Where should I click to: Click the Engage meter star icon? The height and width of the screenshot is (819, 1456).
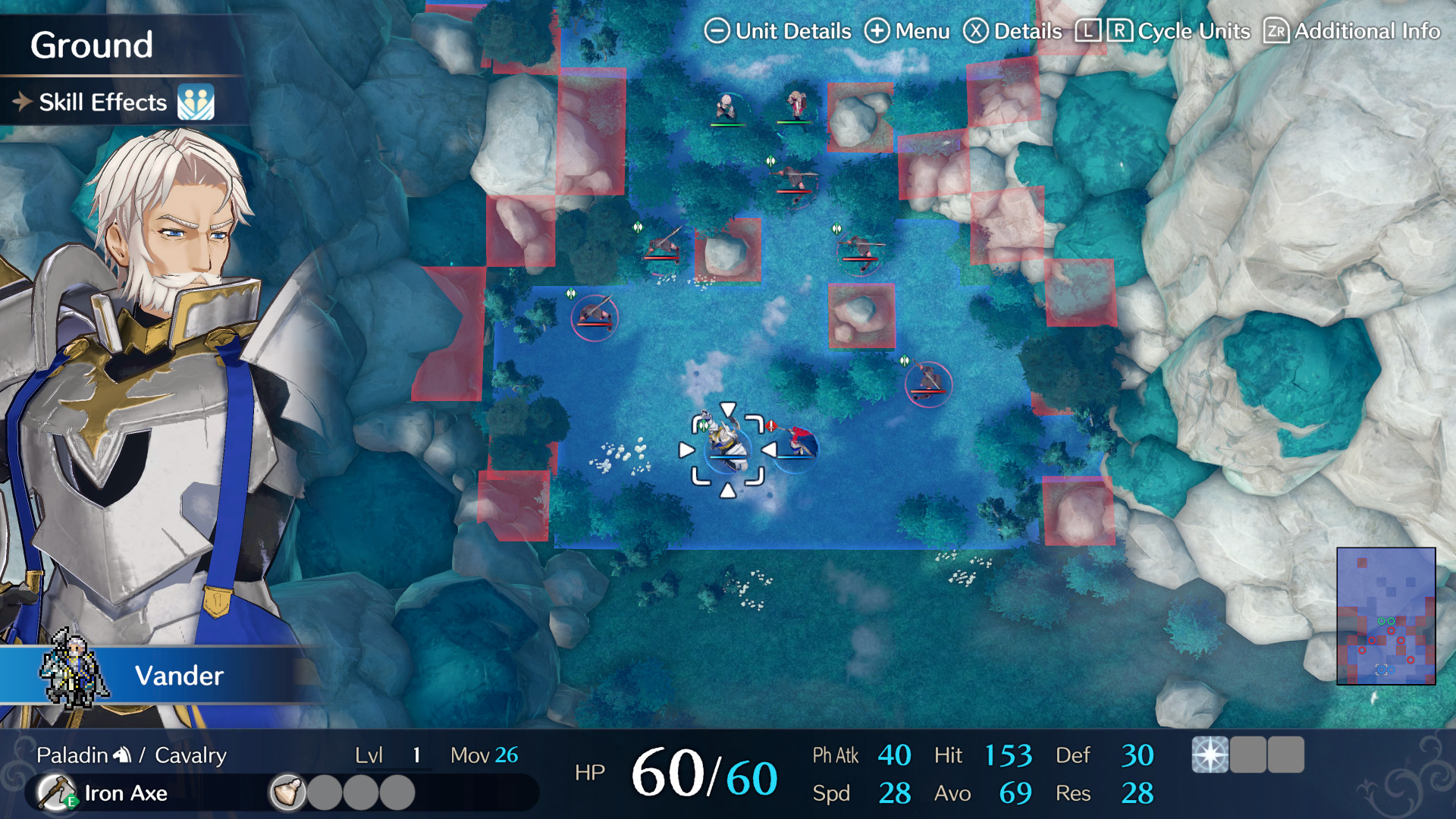click(x=1212, y=755)
